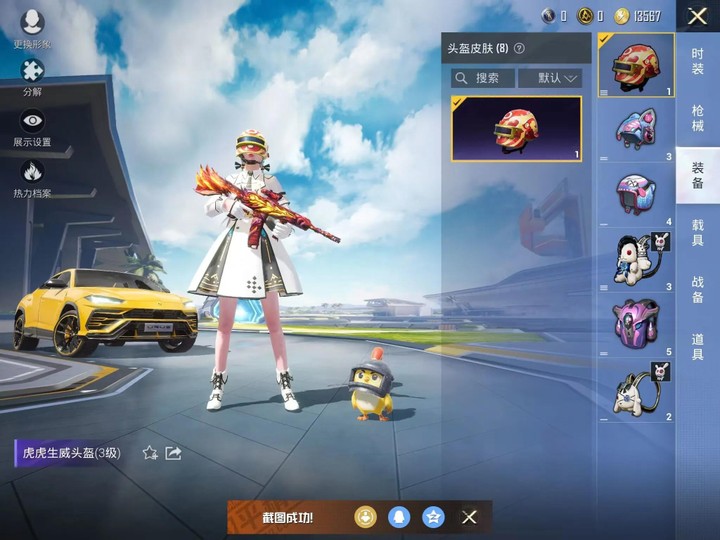Go to the 载具 vehicles tab
This screenshot has height=540, width=720.
click(x=697, y=233)
